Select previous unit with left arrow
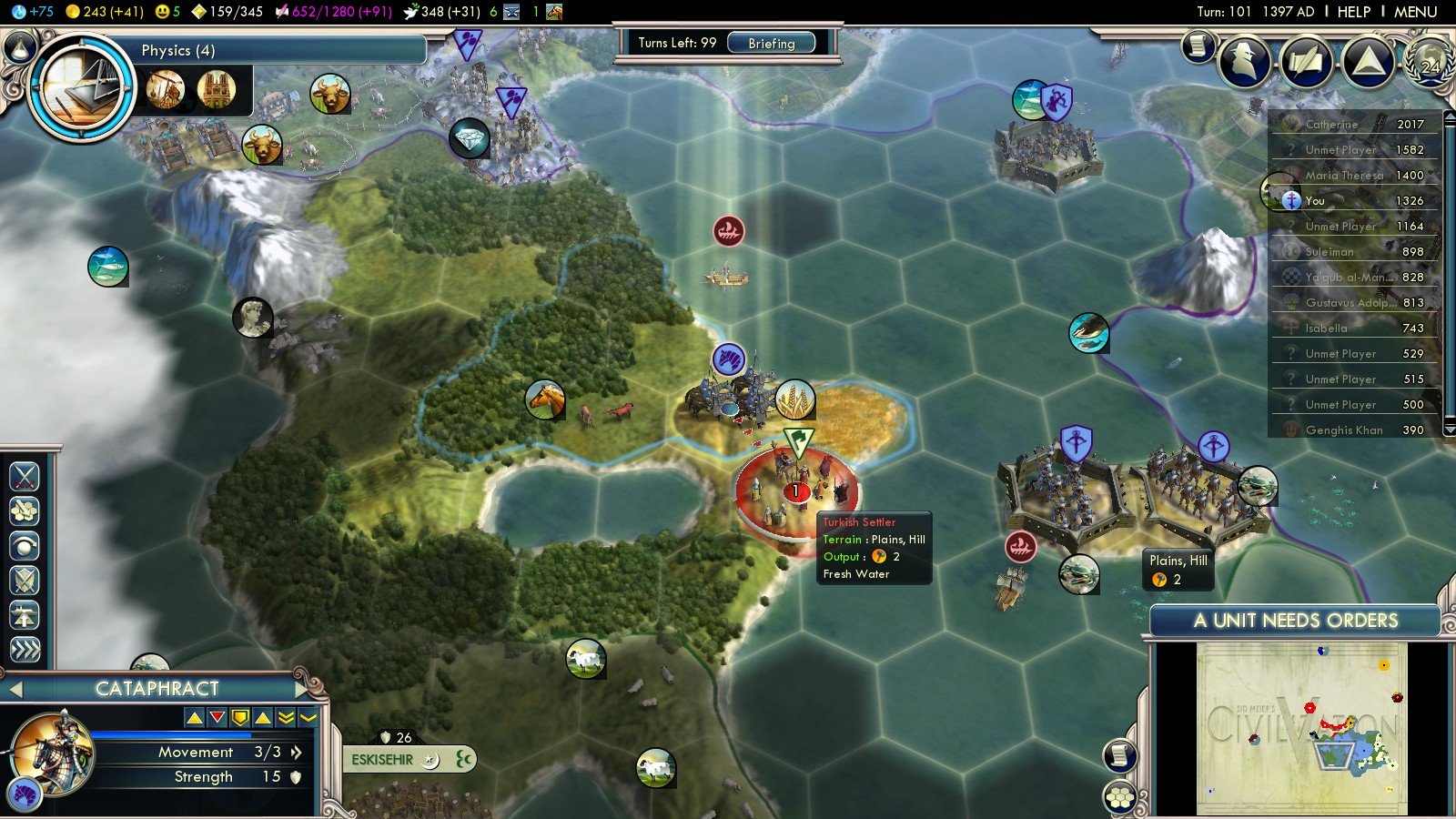This screenshot has height=819, width=1456. 15,689
